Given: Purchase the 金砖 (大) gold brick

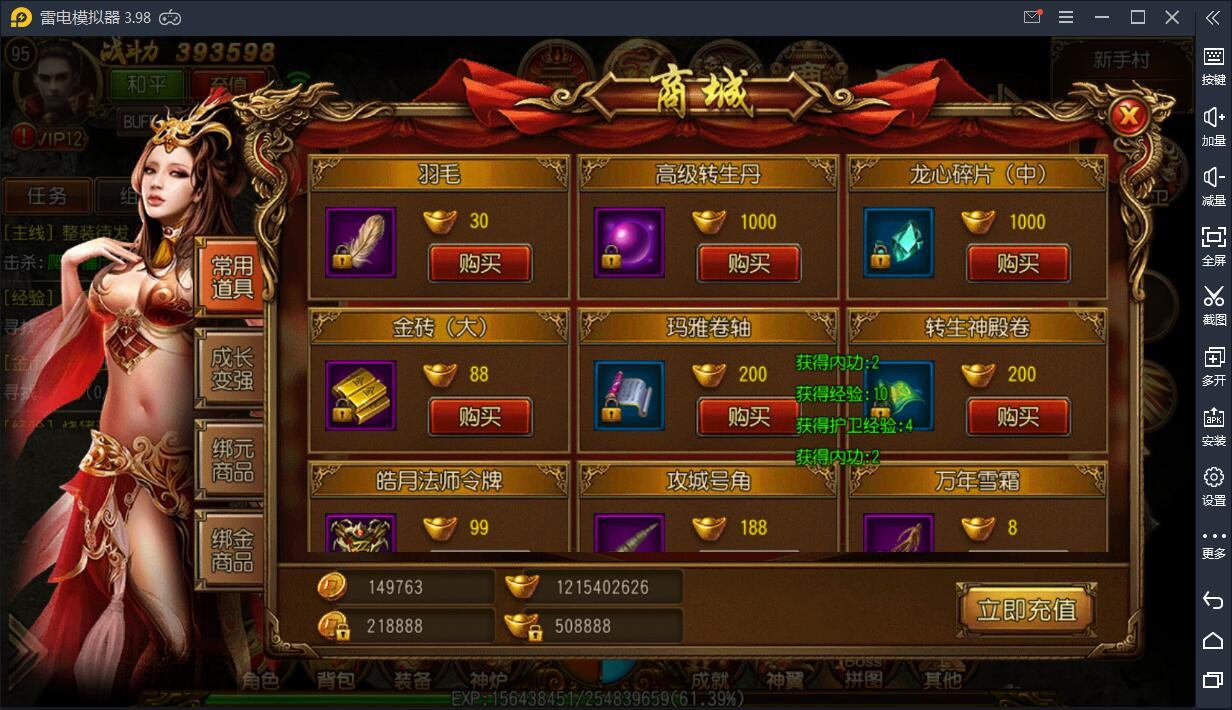Looking at the screenshot, I should 480,416.
